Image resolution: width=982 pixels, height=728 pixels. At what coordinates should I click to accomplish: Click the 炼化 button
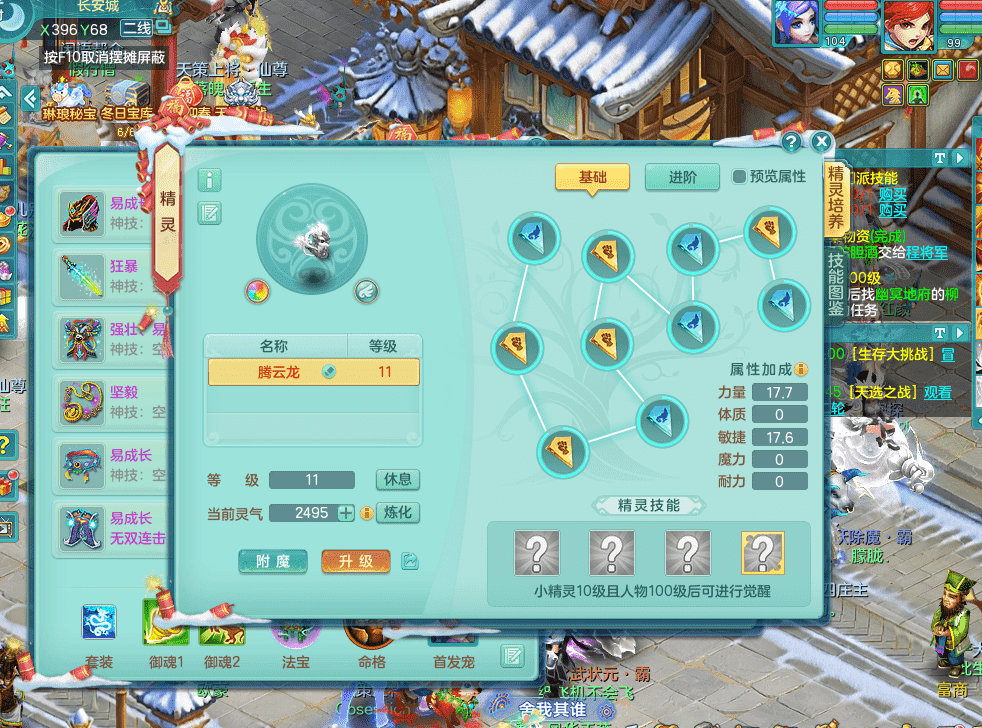pos(398,512)
